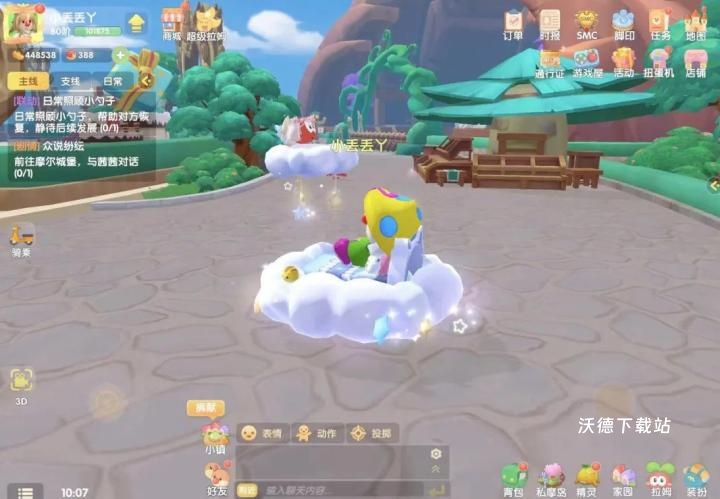Switch to the 支线 side quest tab
This screenshot has height=499, width=720.
click(70, 81)
